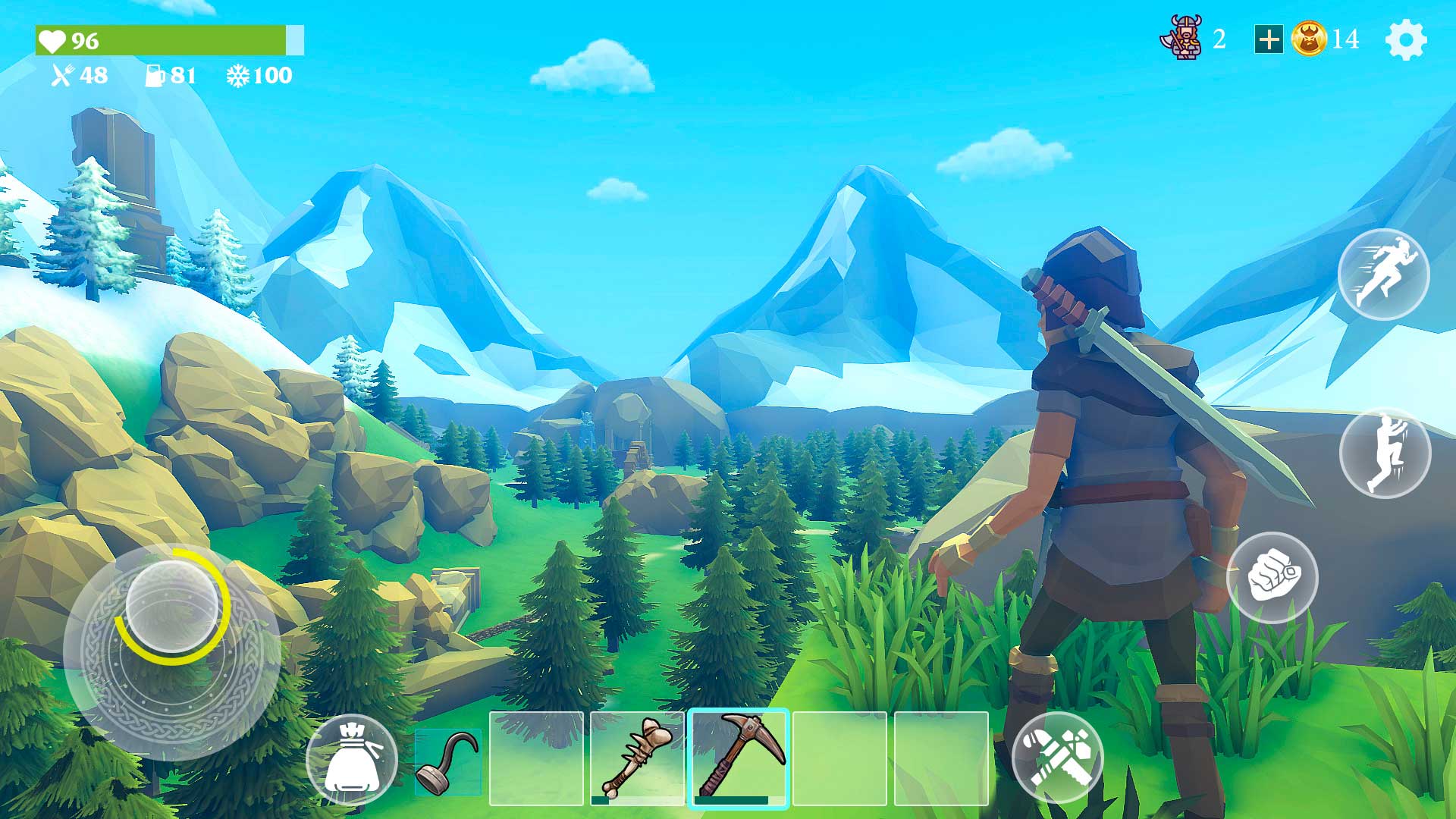
Task: Open the inventory bag
Action: [351, 759]
